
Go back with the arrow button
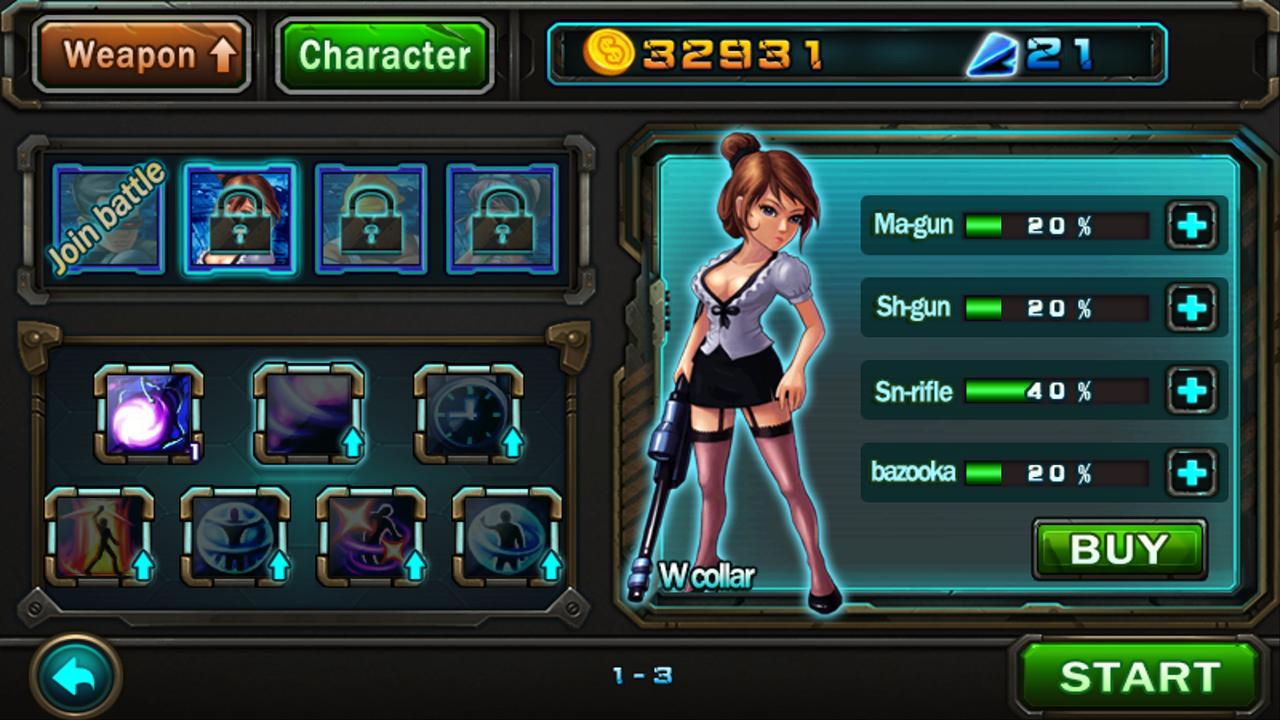(x=76, y=679)
